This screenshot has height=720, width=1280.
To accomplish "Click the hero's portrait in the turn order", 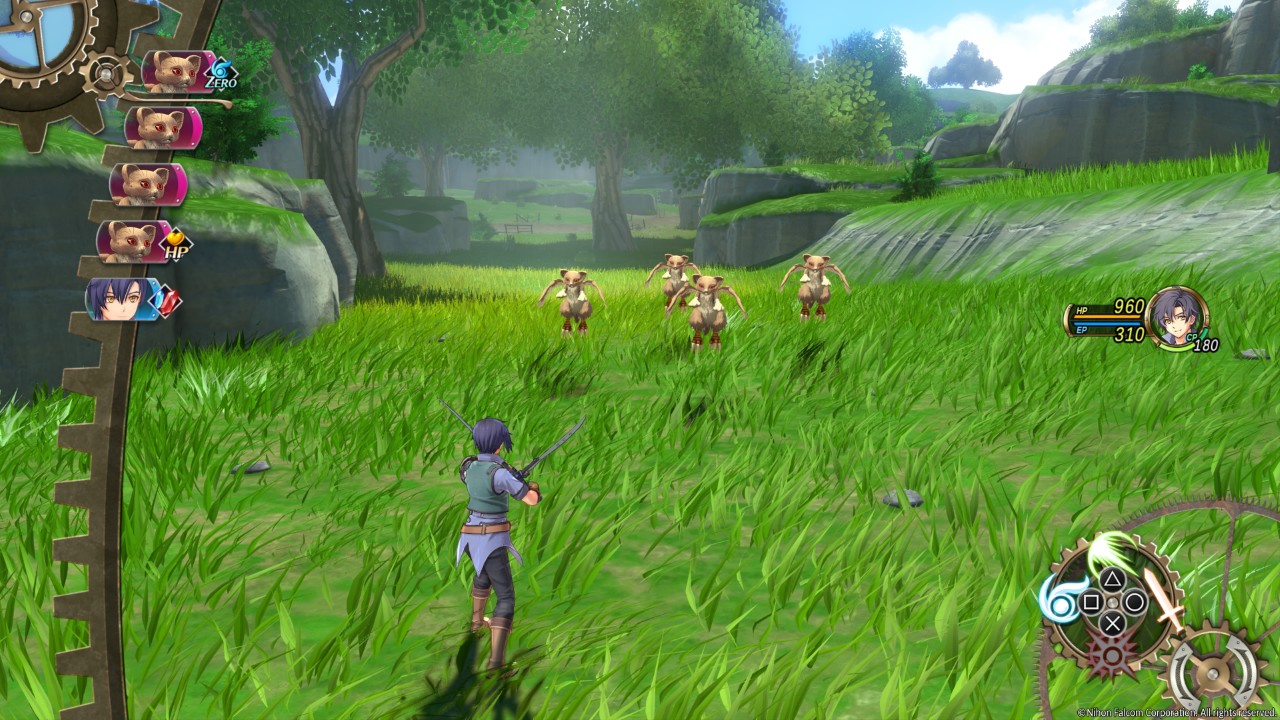I will [122, 299].
